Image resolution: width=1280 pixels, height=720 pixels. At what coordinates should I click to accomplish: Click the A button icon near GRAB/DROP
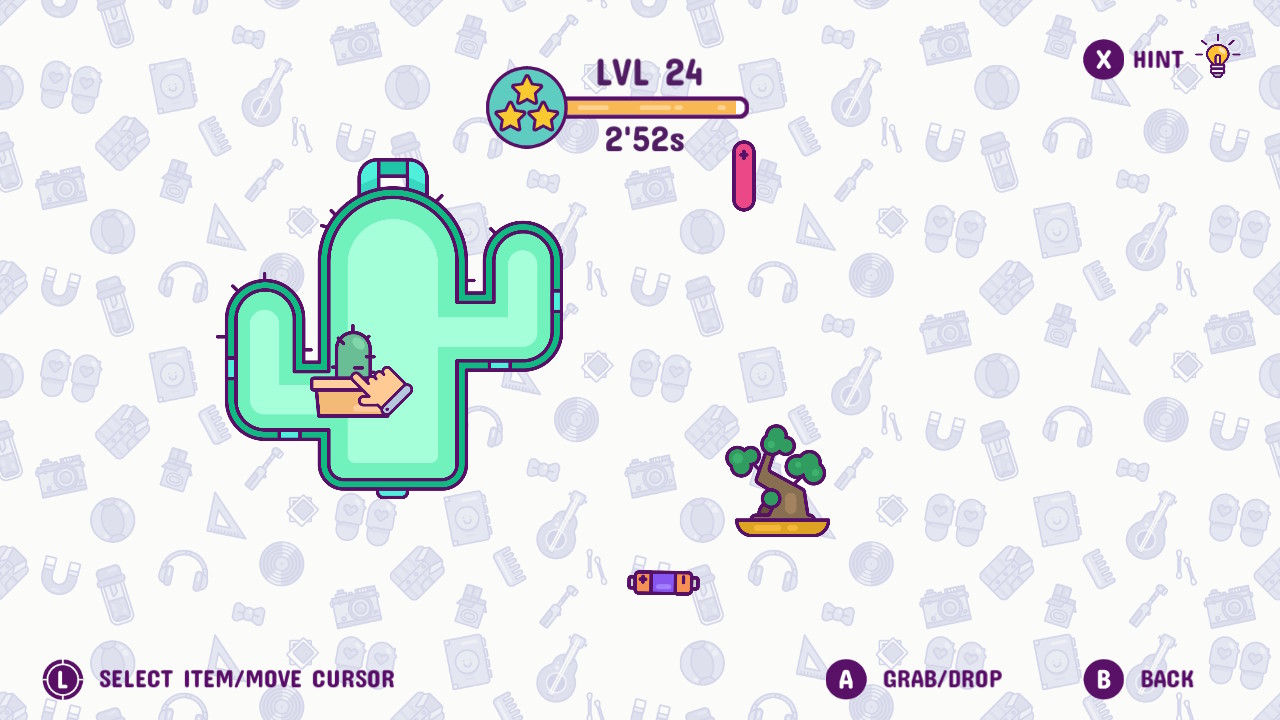[x=845, y=679]
